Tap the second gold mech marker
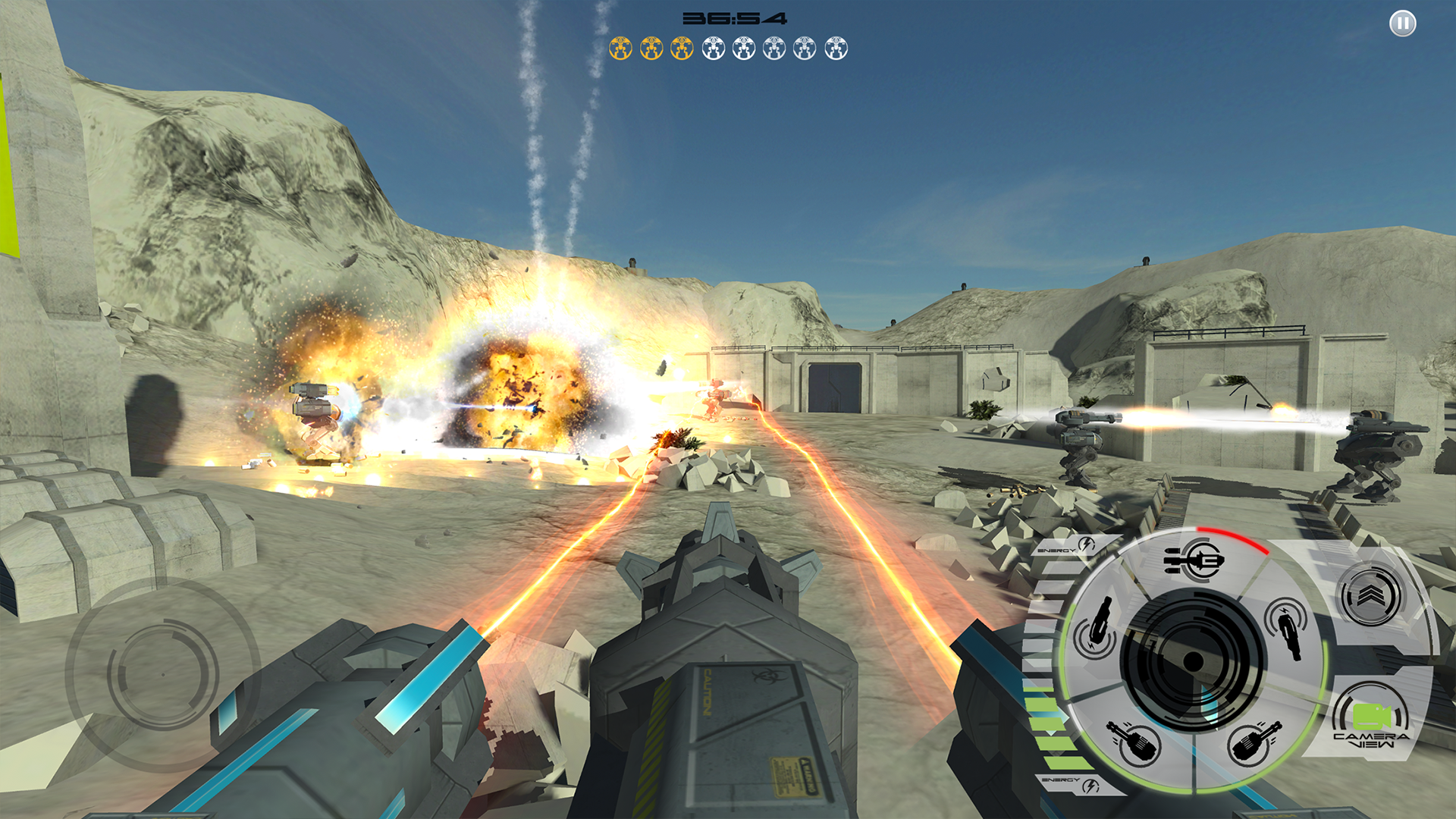This screenshot has height=819, width=1456. [x=651, y=48]
